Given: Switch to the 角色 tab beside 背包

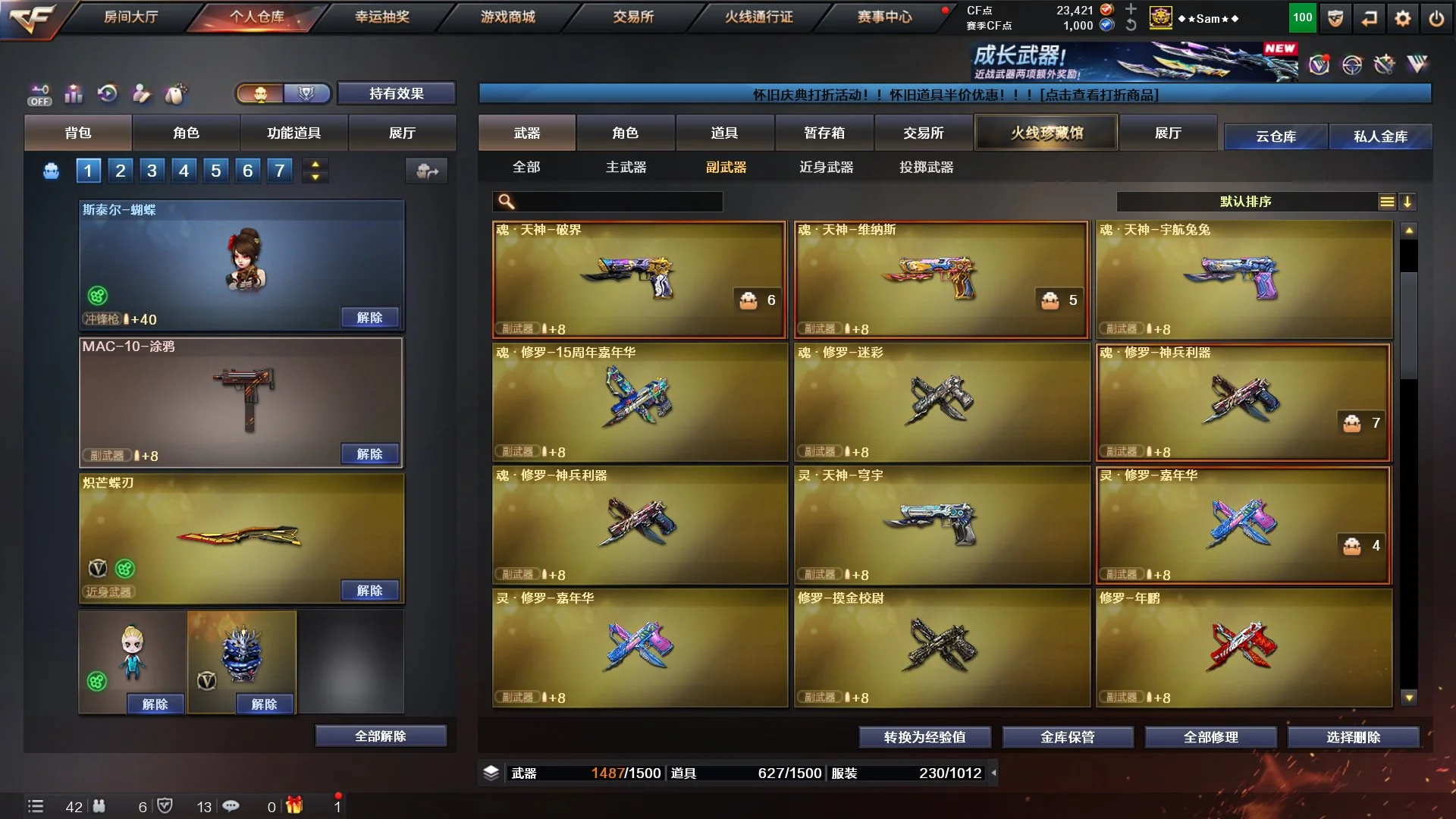Looking at the screenshot, I should pos(186,133).
